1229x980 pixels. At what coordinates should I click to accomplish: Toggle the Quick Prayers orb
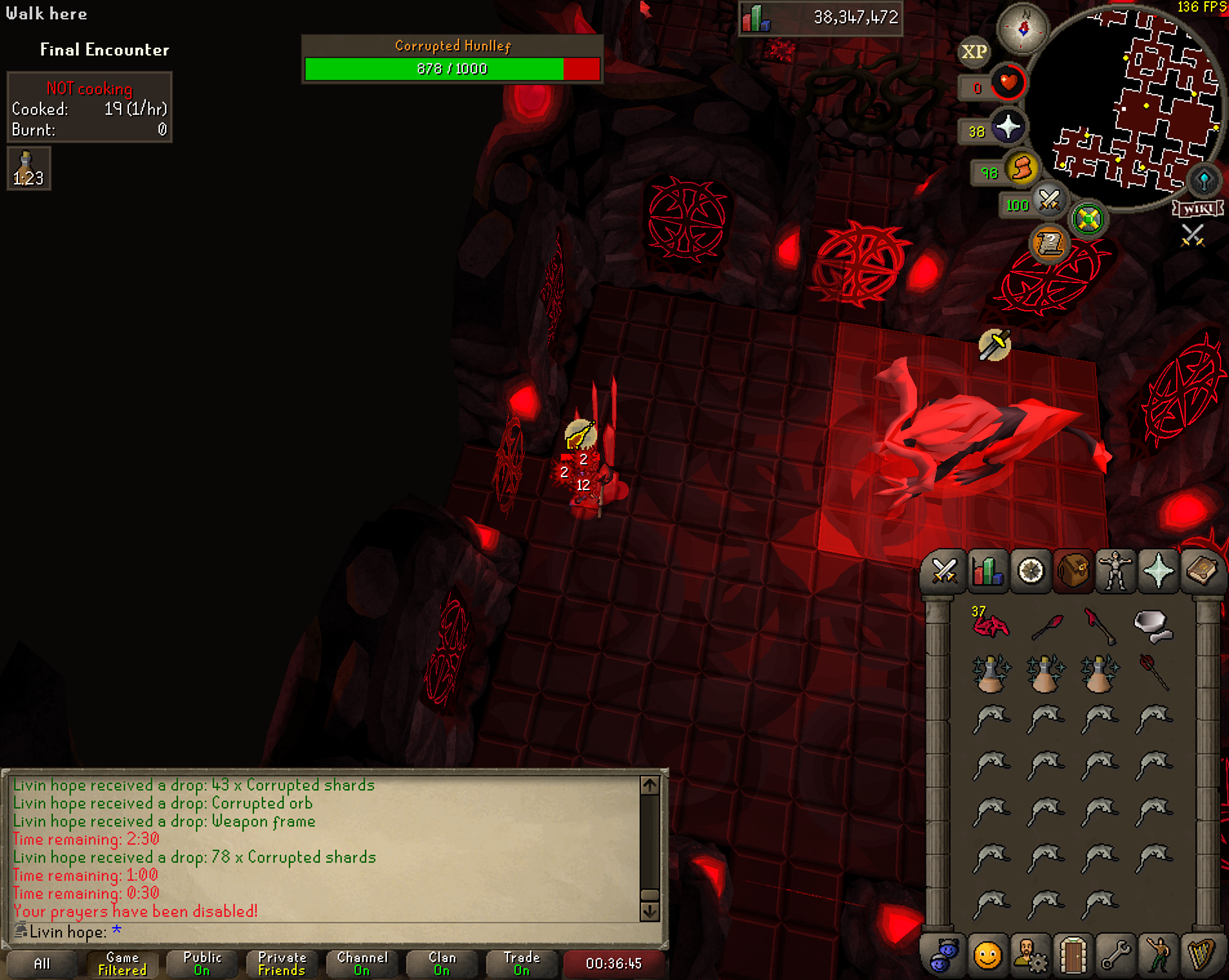pyautogui.click(x=1007, y=128)
